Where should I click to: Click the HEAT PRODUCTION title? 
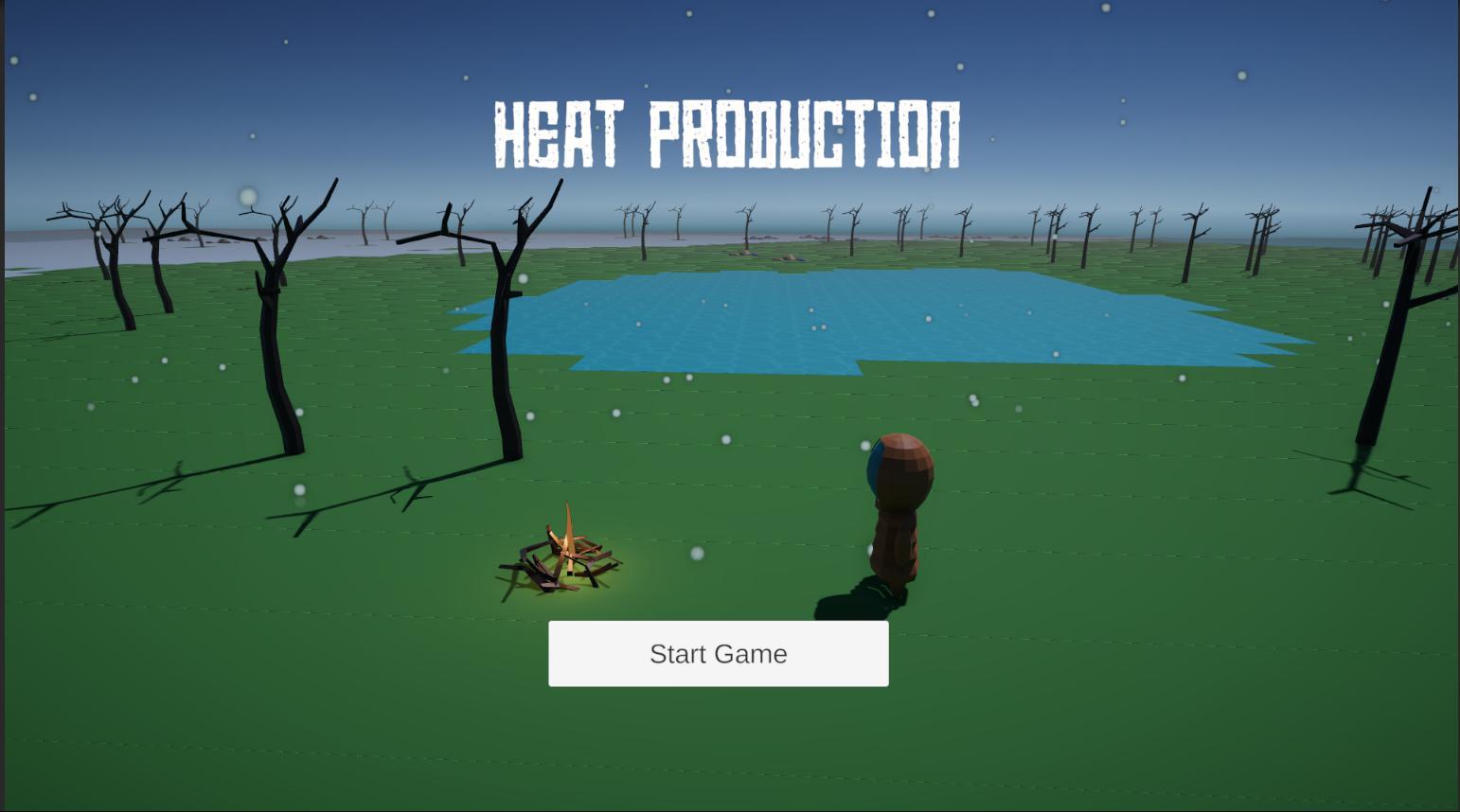(x=725, y=132)
